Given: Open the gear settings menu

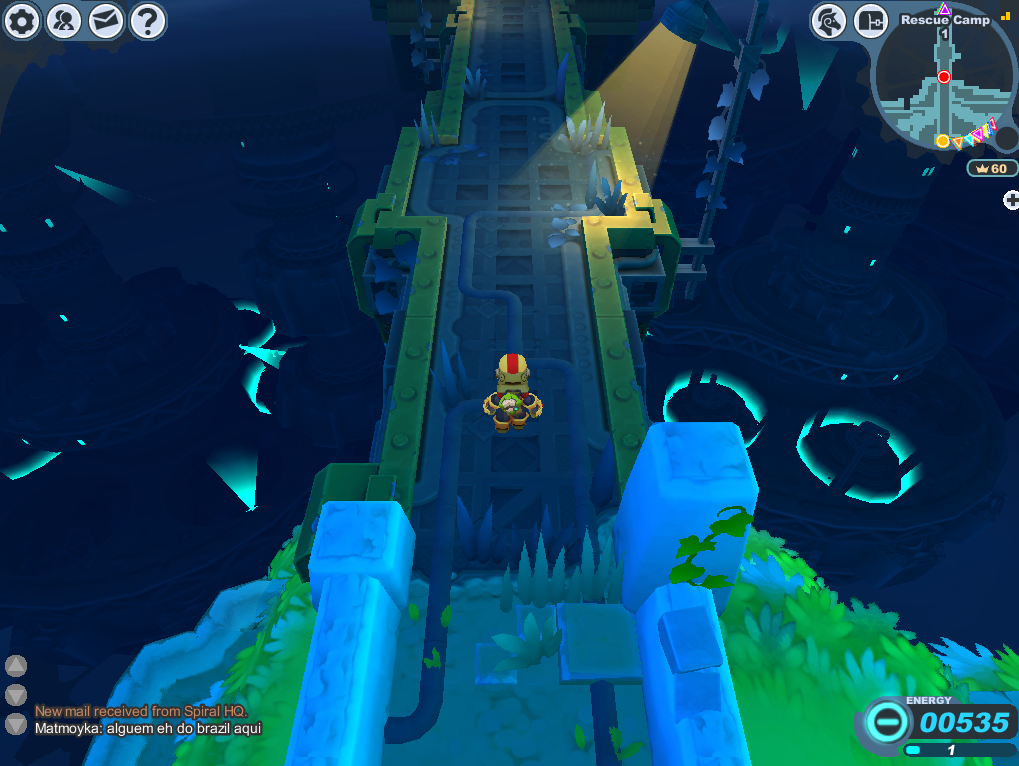Looking at the screenshot, I should pos(21,21).
